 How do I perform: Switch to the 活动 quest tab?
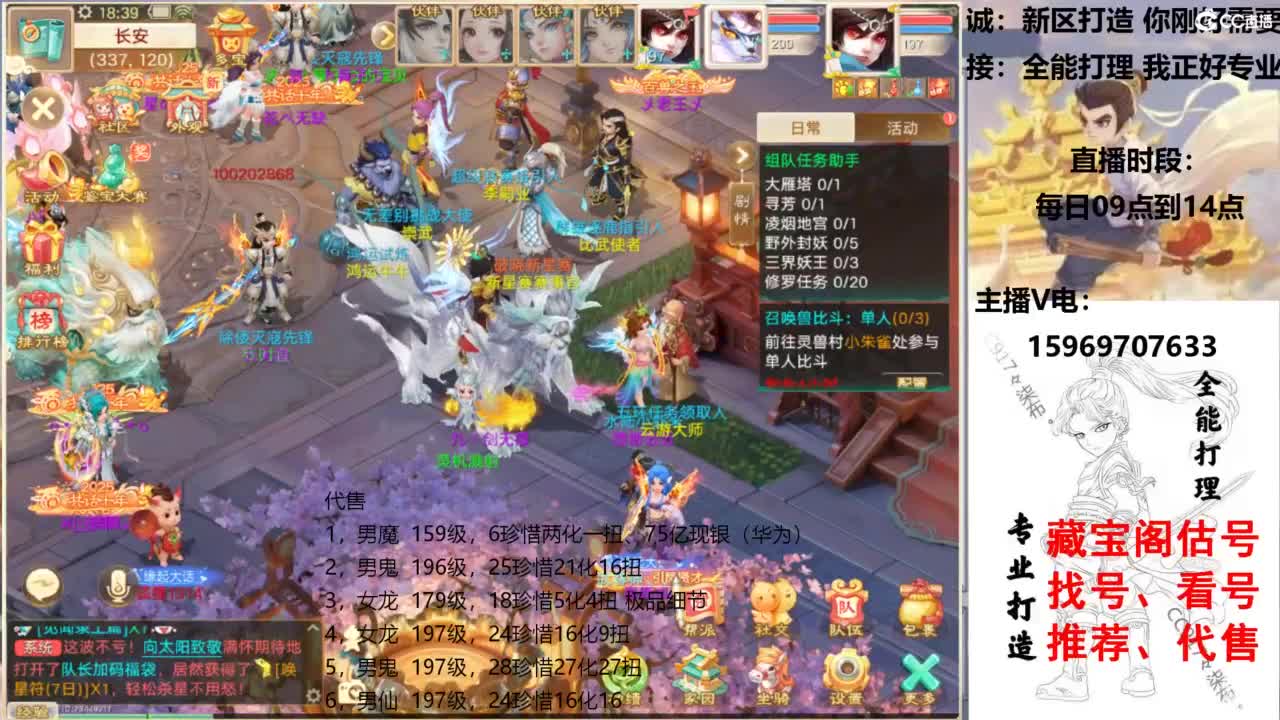902,127
